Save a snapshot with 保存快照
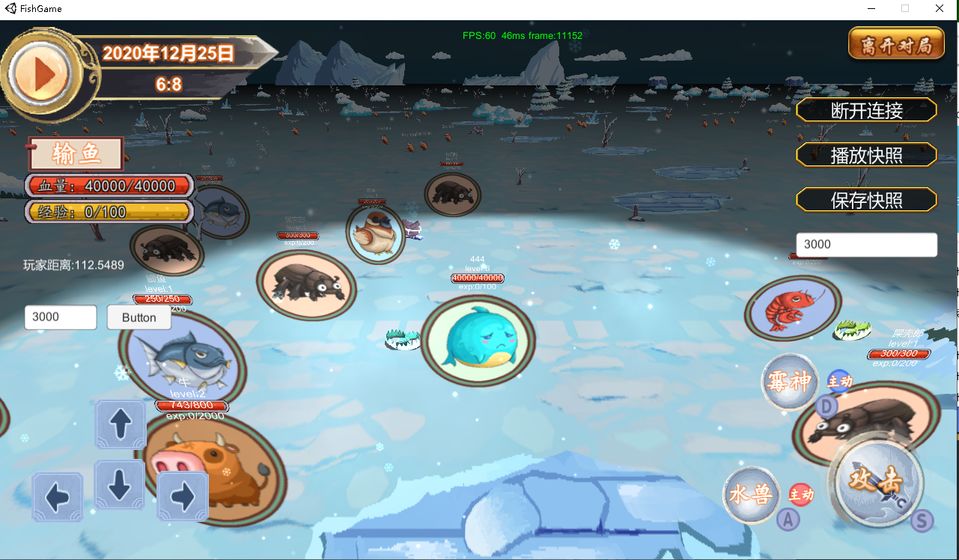959x560 pixels. tap(866, 200)
